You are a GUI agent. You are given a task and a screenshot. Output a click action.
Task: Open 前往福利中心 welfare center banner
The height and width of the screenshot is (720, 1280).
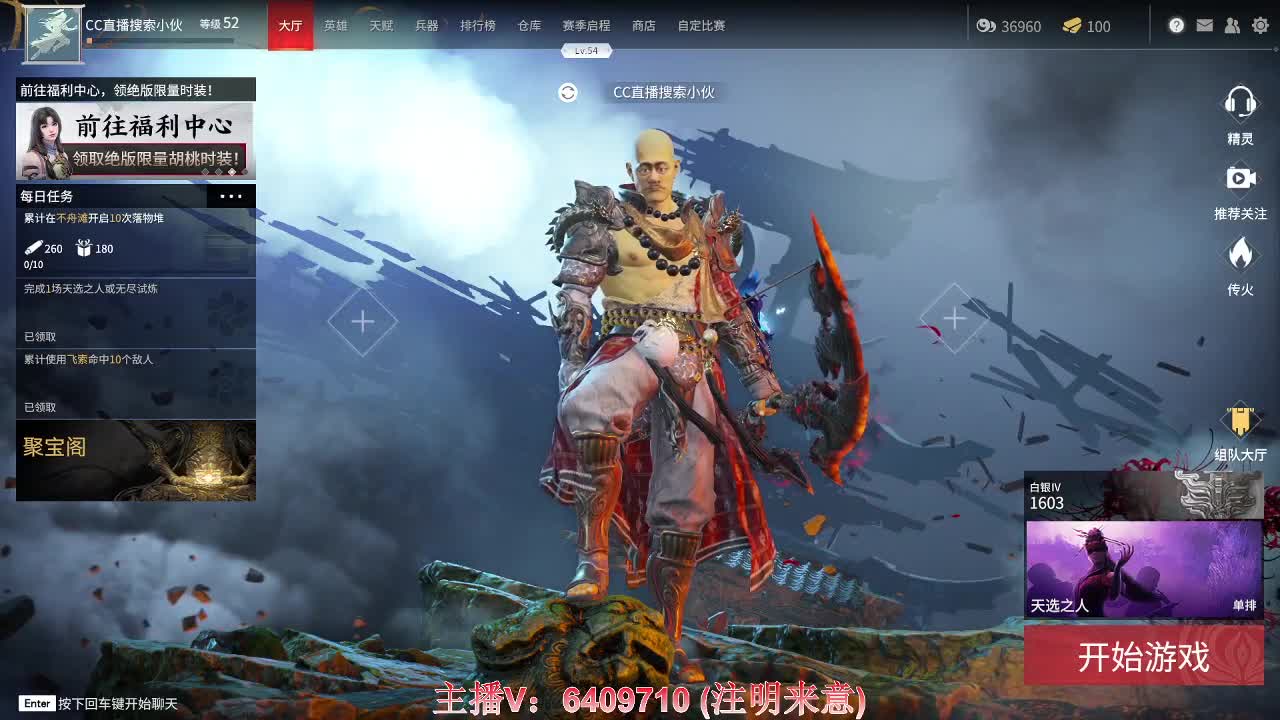click(x=136, y=140)
